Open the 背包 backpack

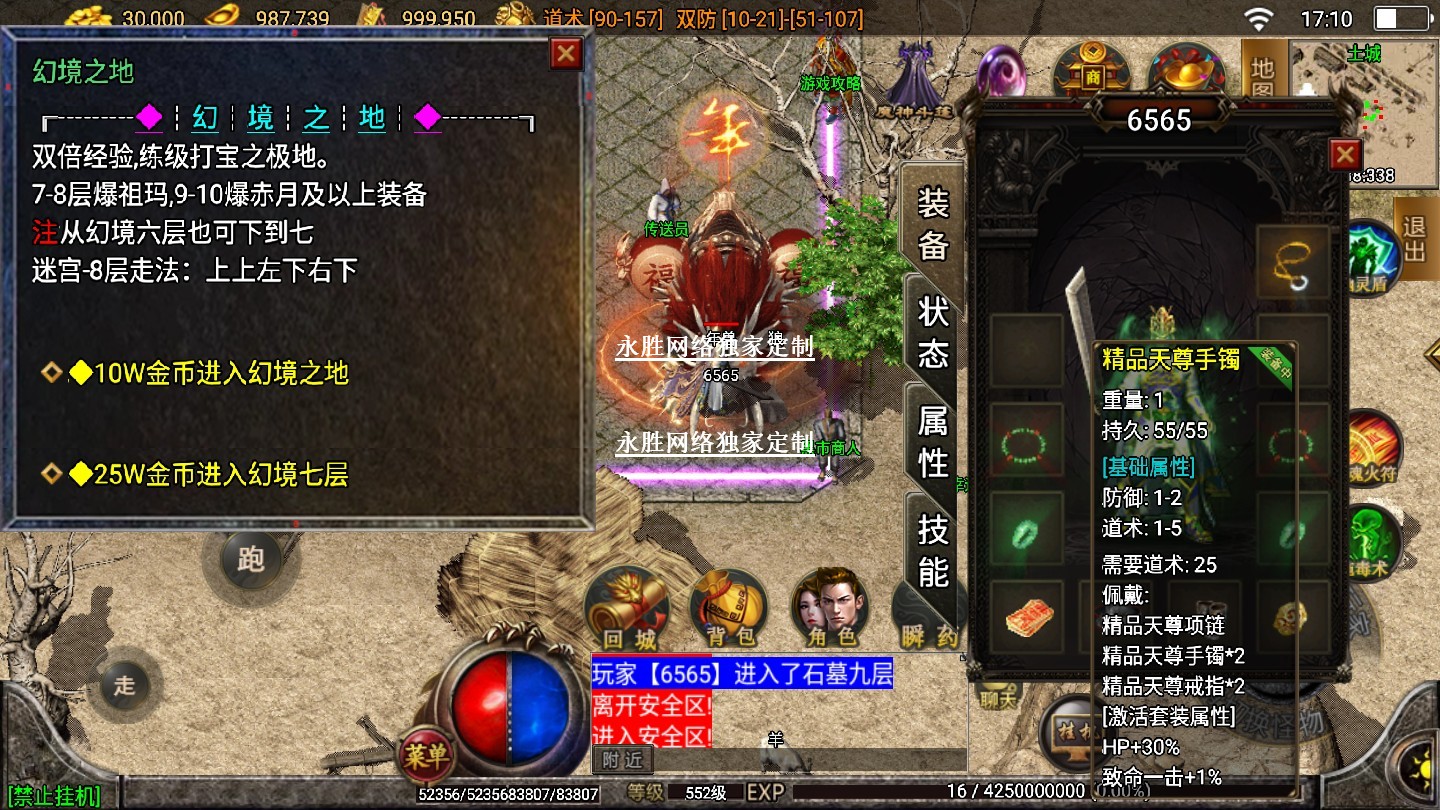[x=729, y=608]
